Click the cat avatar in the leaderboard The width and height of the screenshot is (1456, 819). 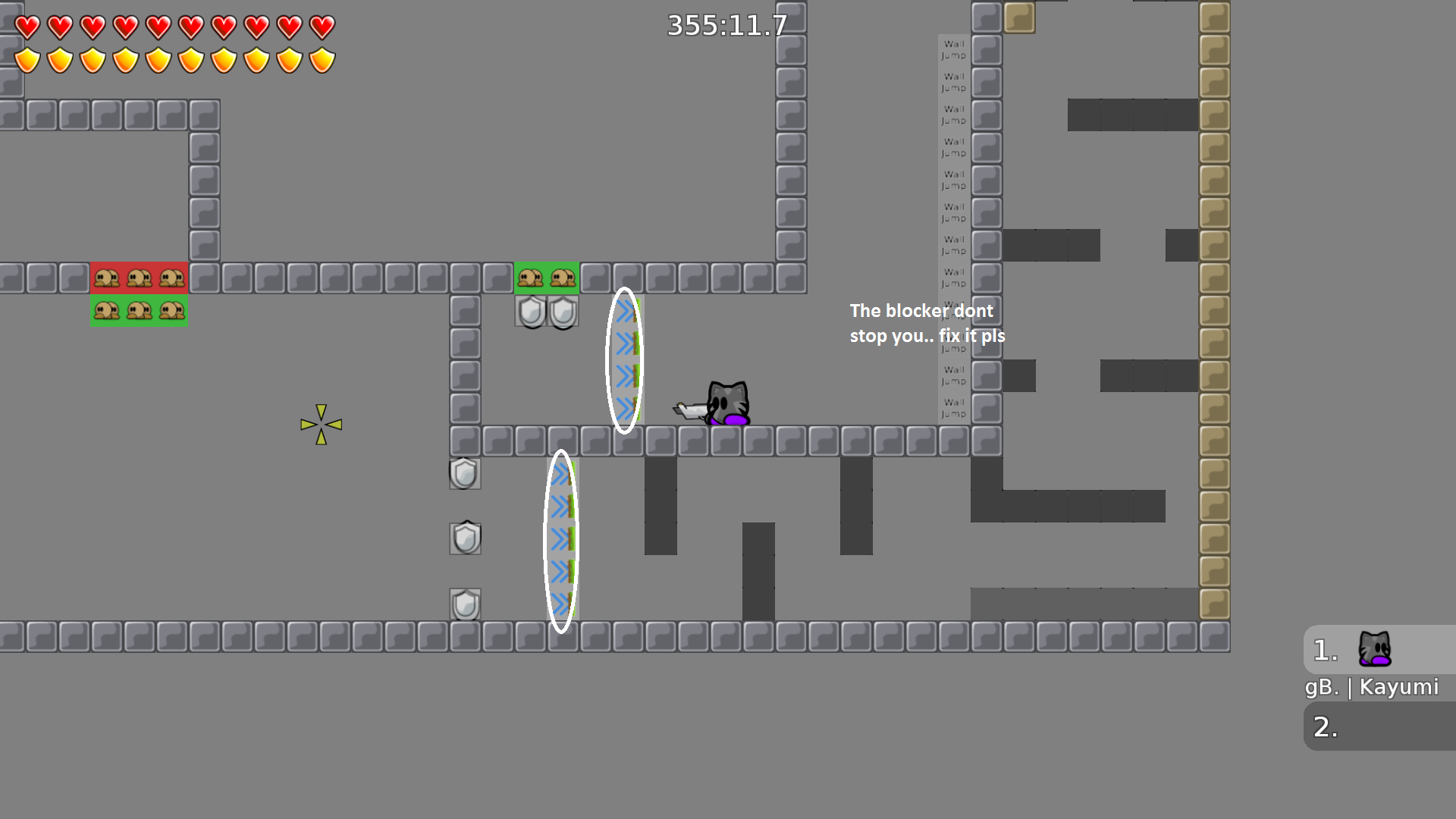tap(1376, 648)
